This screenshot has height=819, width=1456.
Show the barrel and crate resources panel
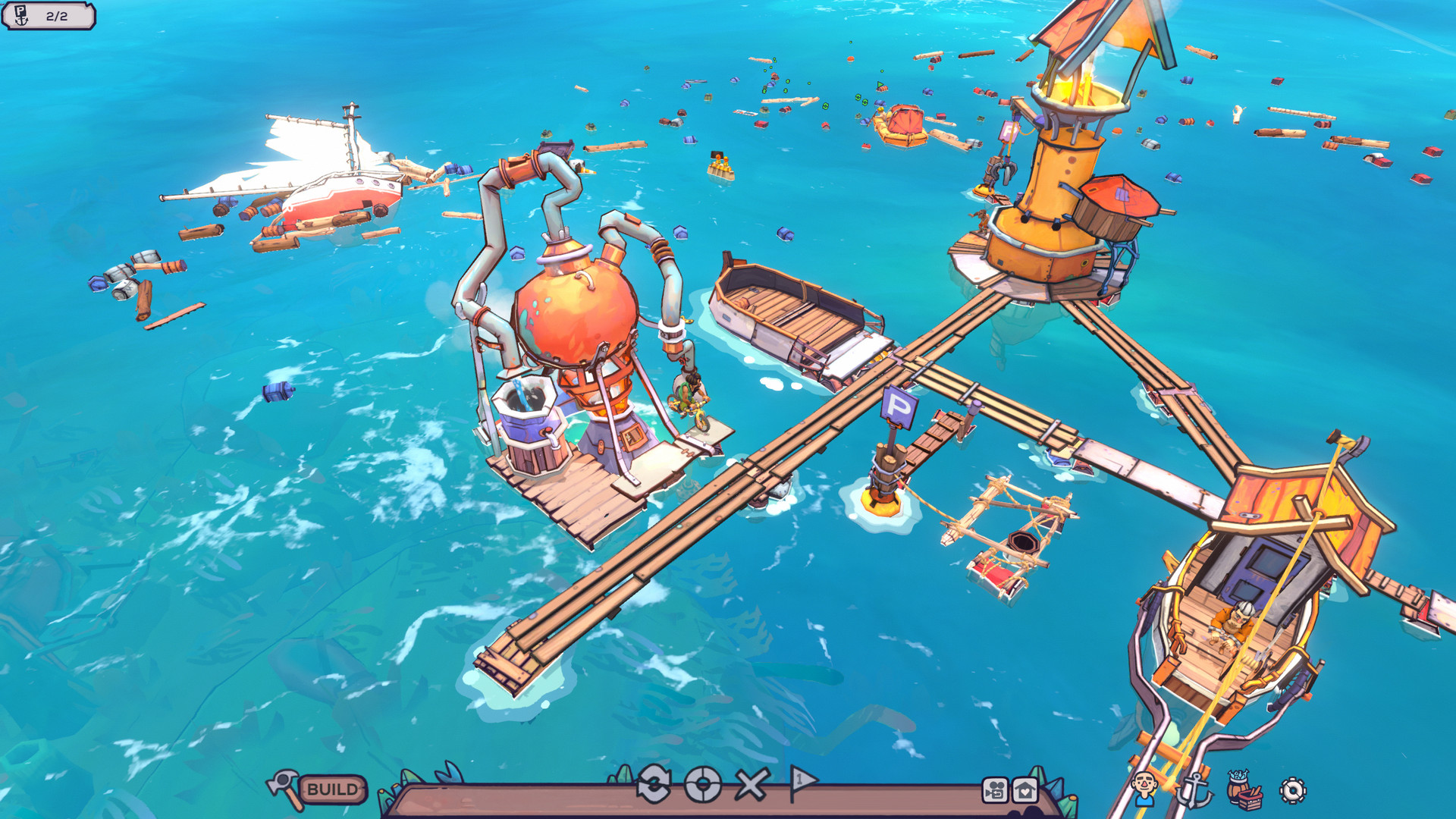(x=1244, y=789)
